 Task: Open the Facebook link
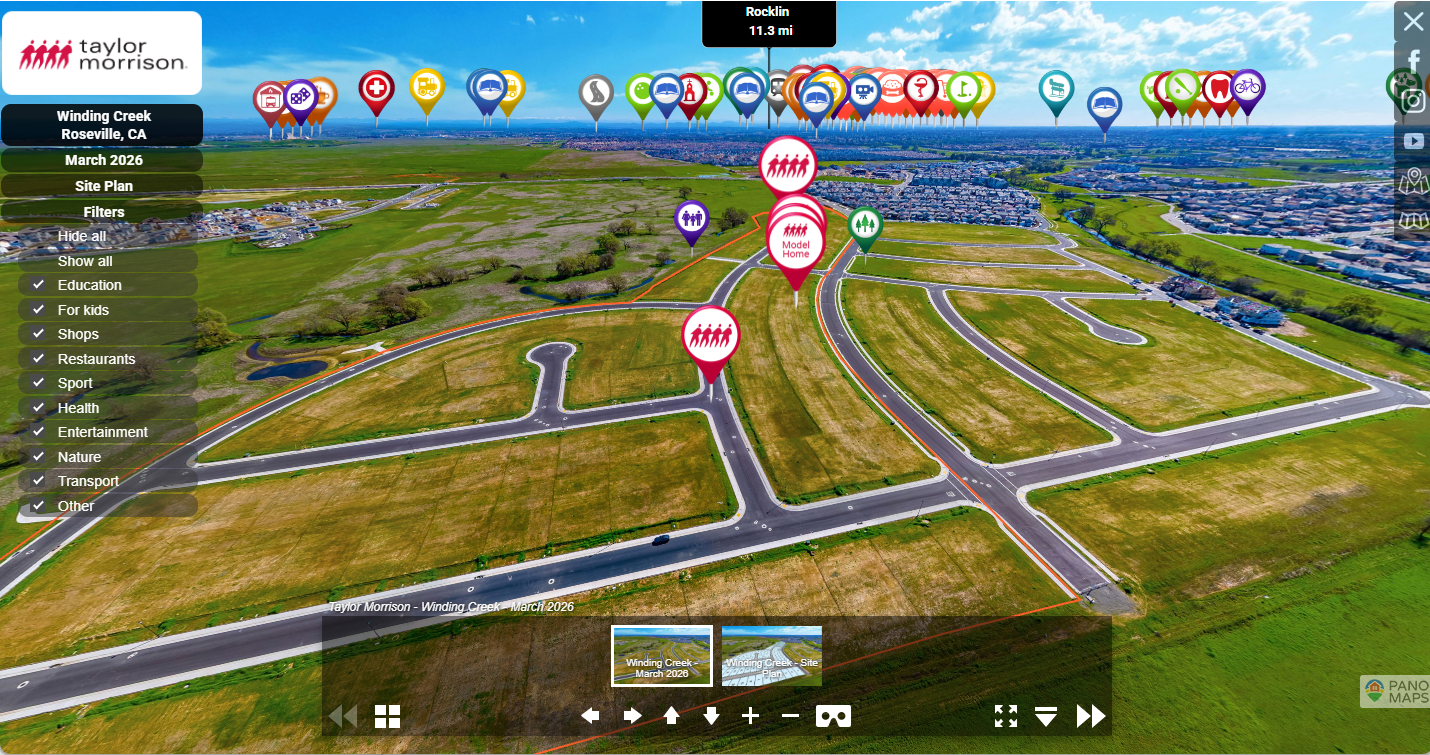tap(1413, 62)
